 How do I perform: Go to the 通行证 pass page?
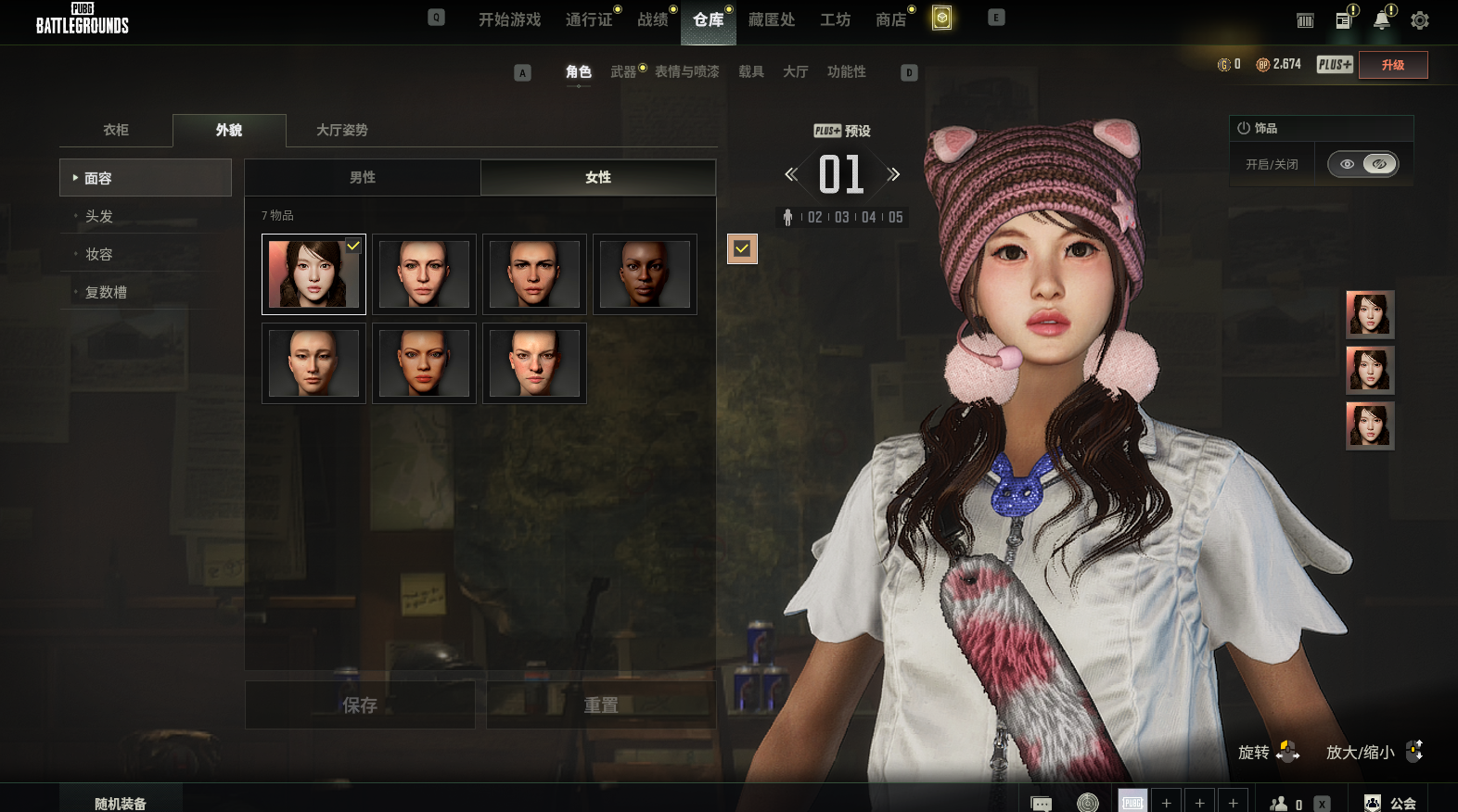coord(589,19)
